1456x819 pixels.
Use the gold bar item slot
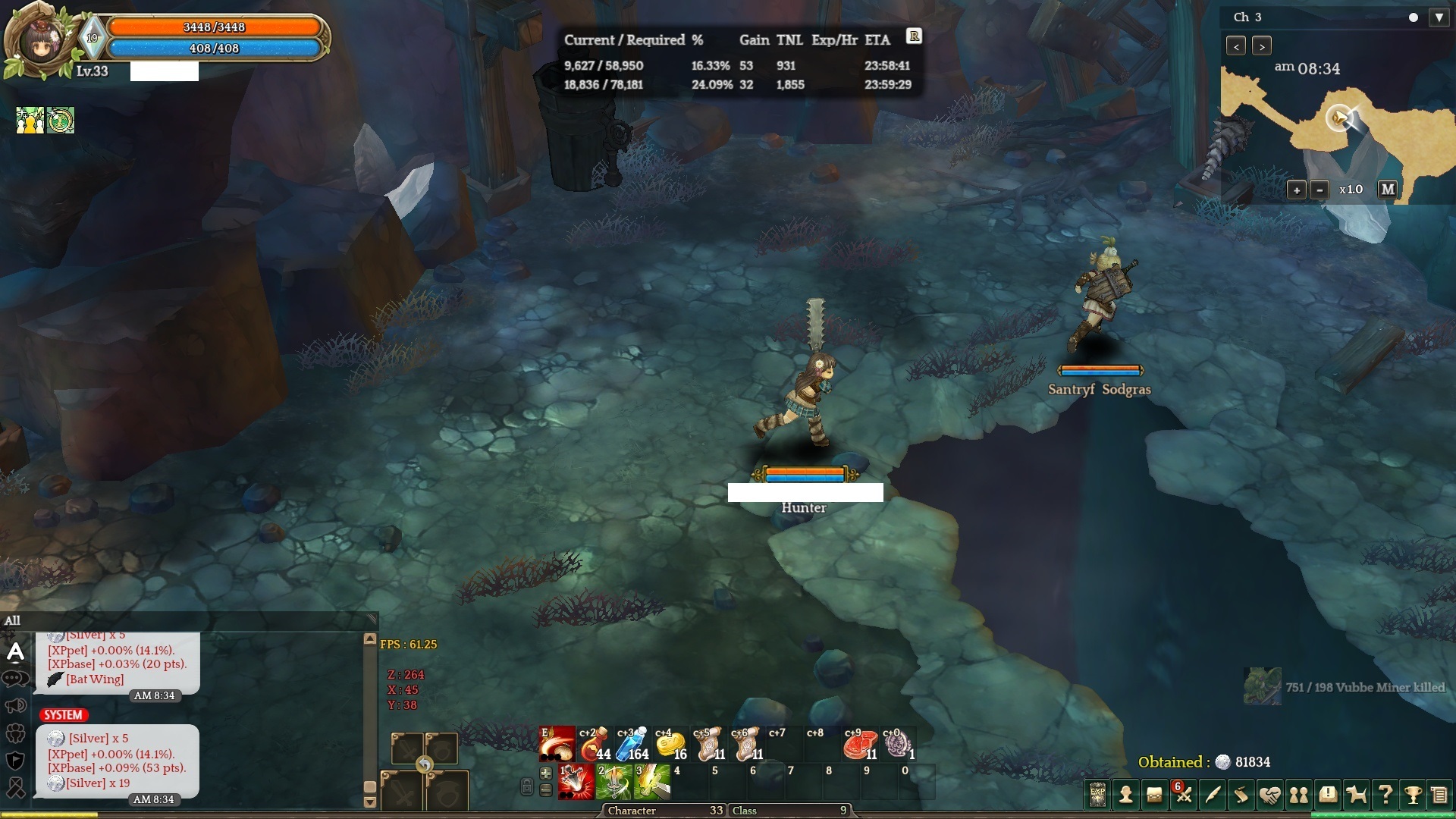click(x=670, y=744)
